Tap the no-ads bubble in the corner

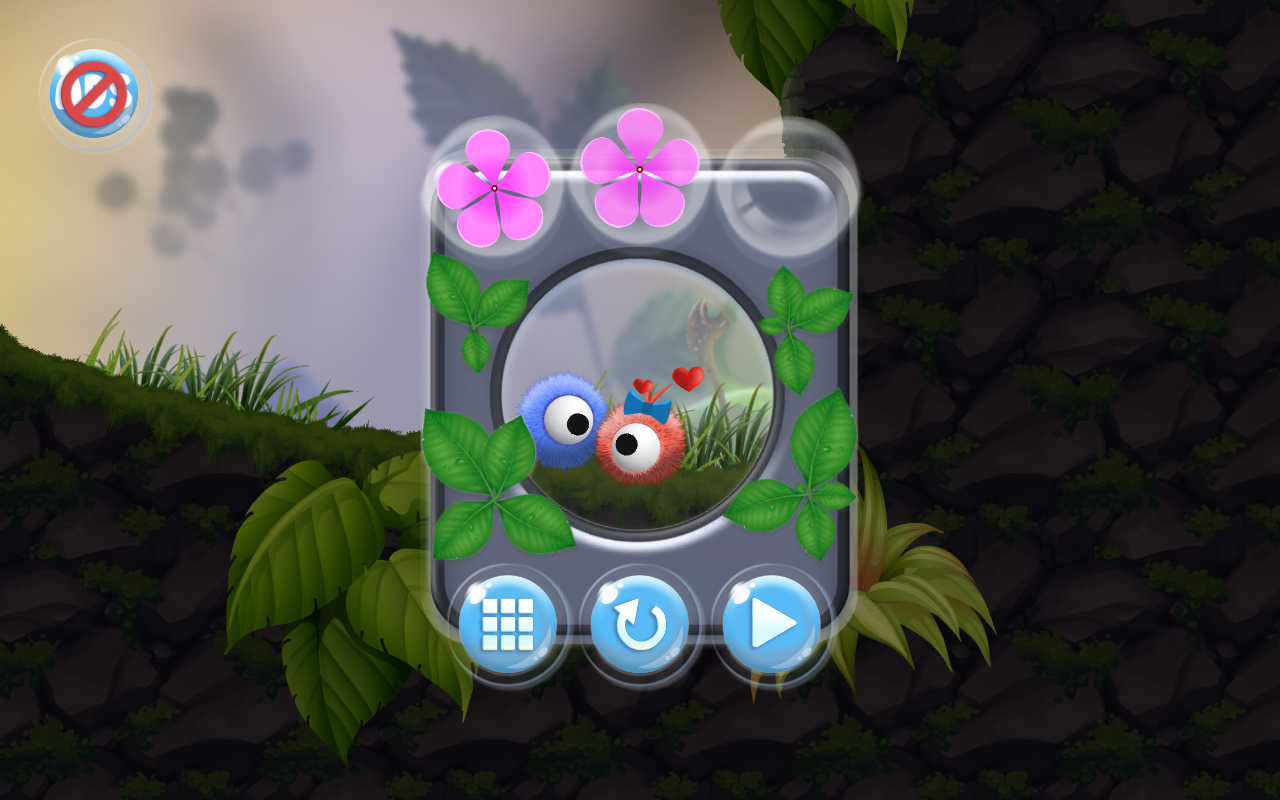[95, 88]
